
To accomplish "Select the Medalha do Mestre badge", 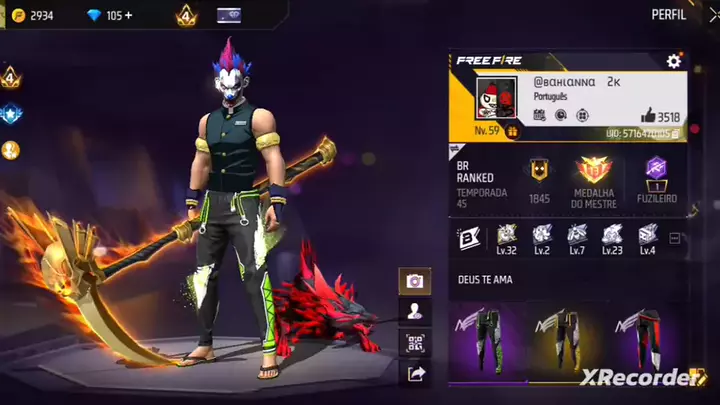I will [x=595, y=170].
